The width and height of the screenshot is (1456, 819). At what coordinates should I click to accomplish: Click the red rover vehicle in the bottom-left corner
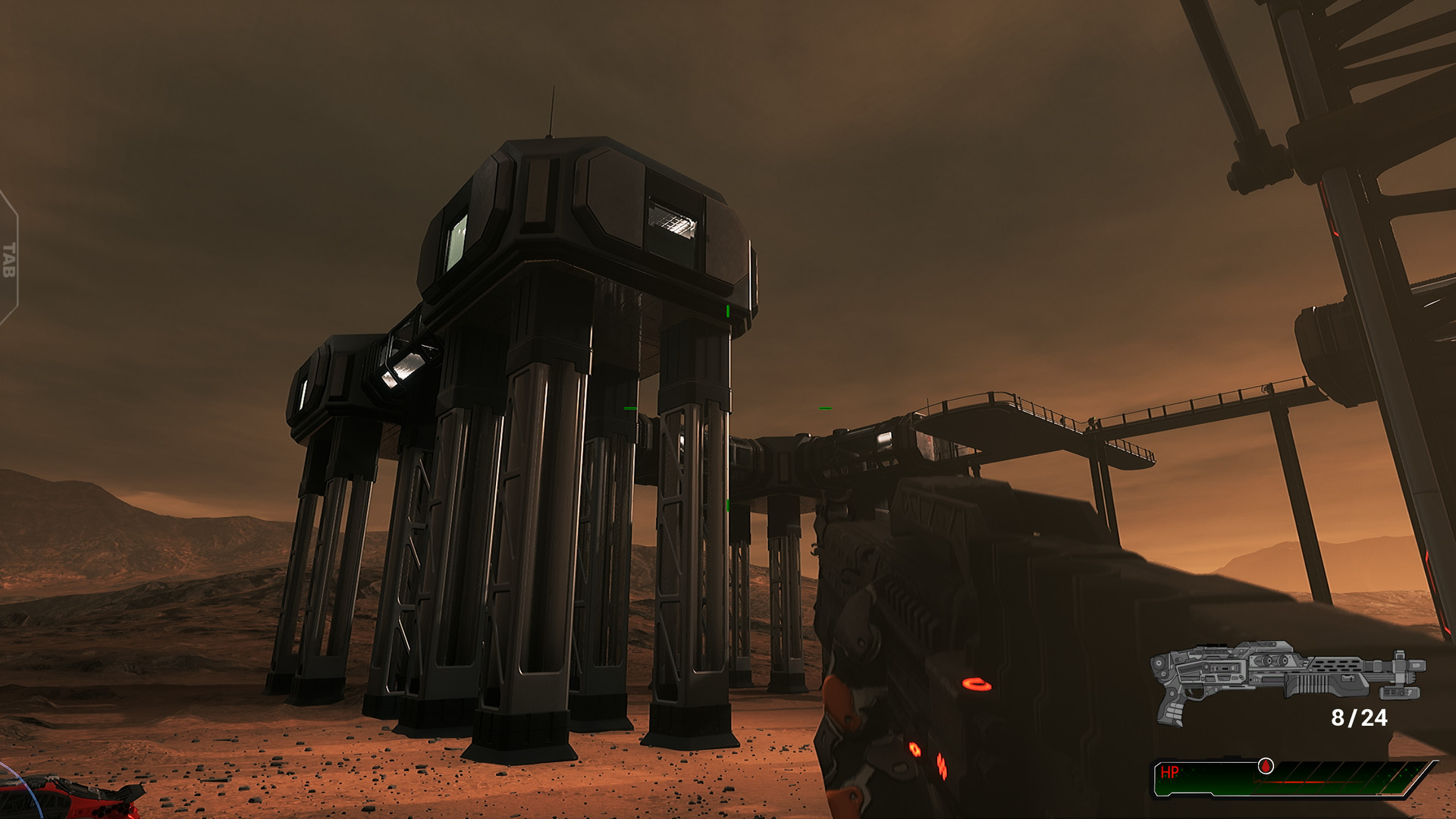(x=72, y=800)
